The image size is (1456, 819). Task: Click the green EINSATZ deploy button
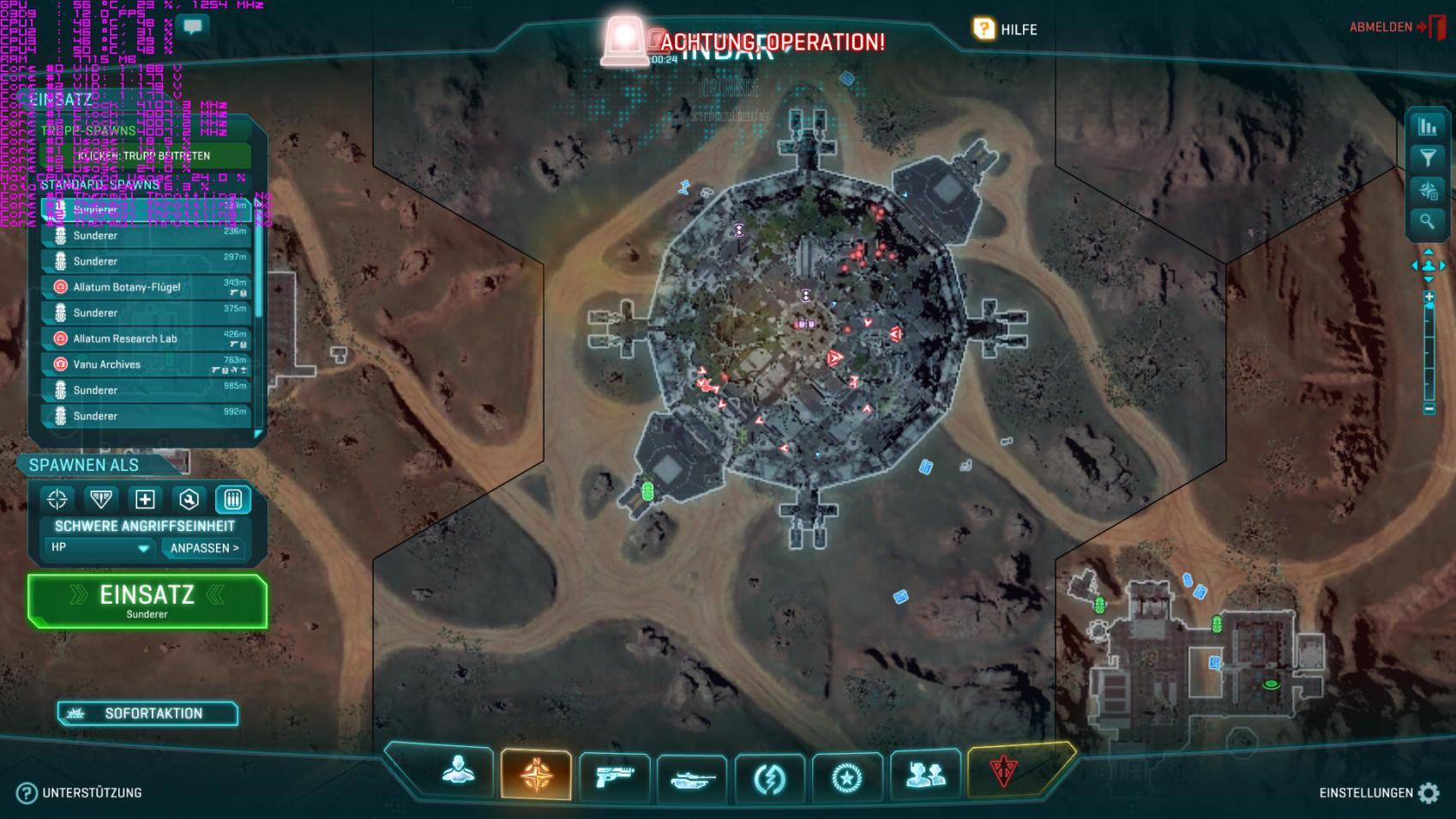pyautogui.click(x=147, y=600)
